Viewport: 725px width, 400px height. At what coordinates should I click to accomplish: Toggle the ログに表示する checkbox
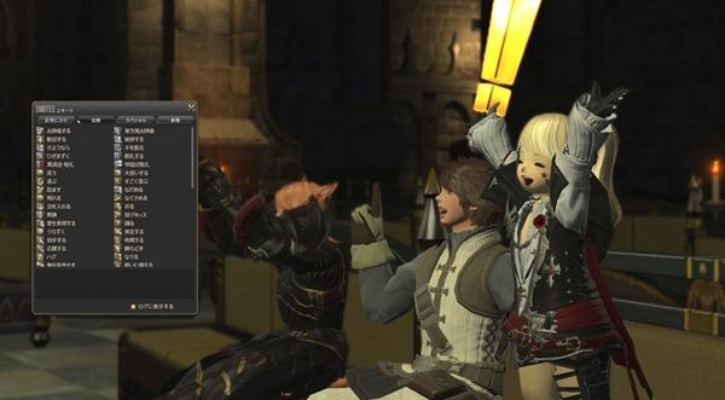coord(133,306)
